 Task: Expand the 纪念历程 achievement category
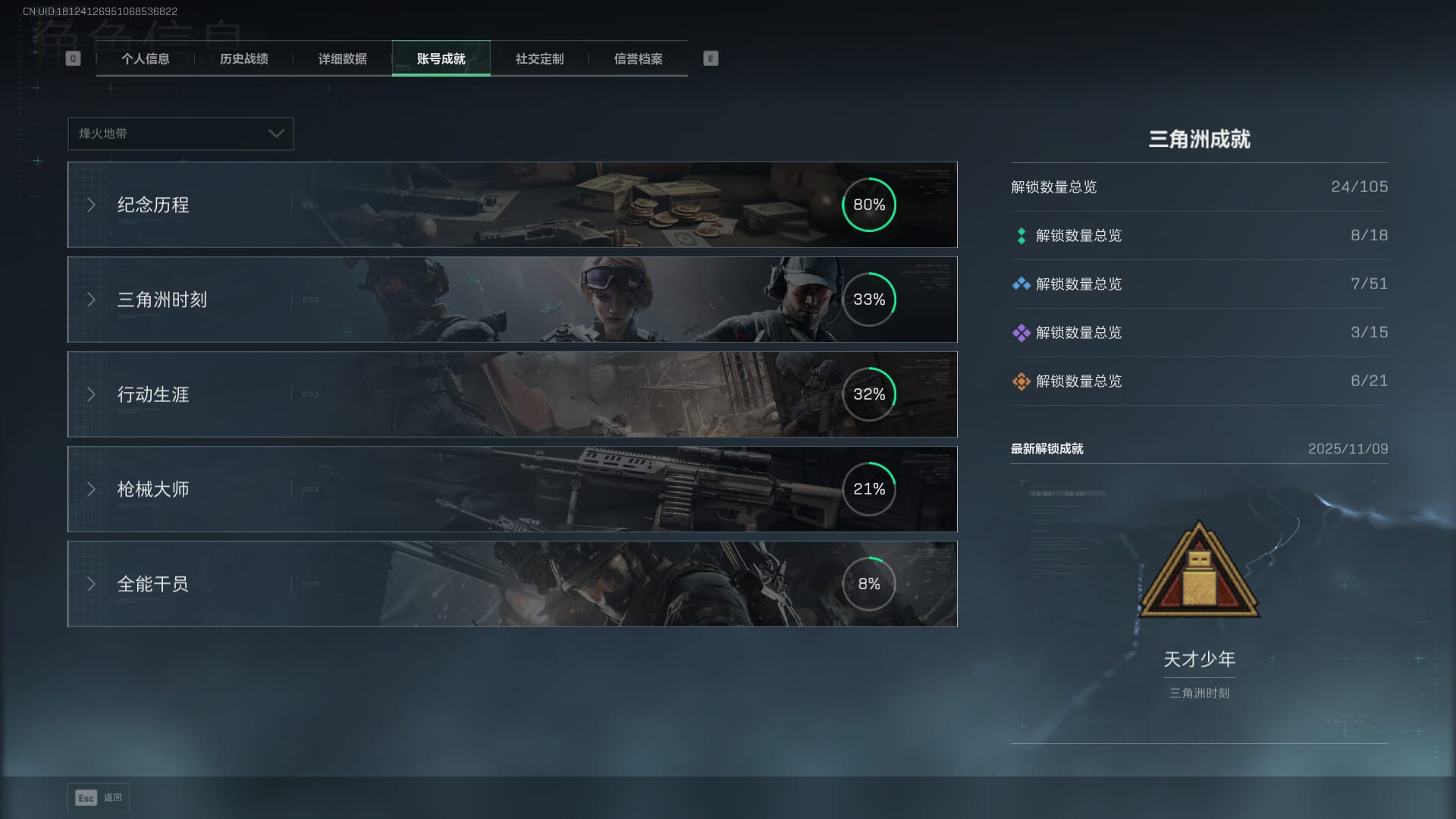512,205
